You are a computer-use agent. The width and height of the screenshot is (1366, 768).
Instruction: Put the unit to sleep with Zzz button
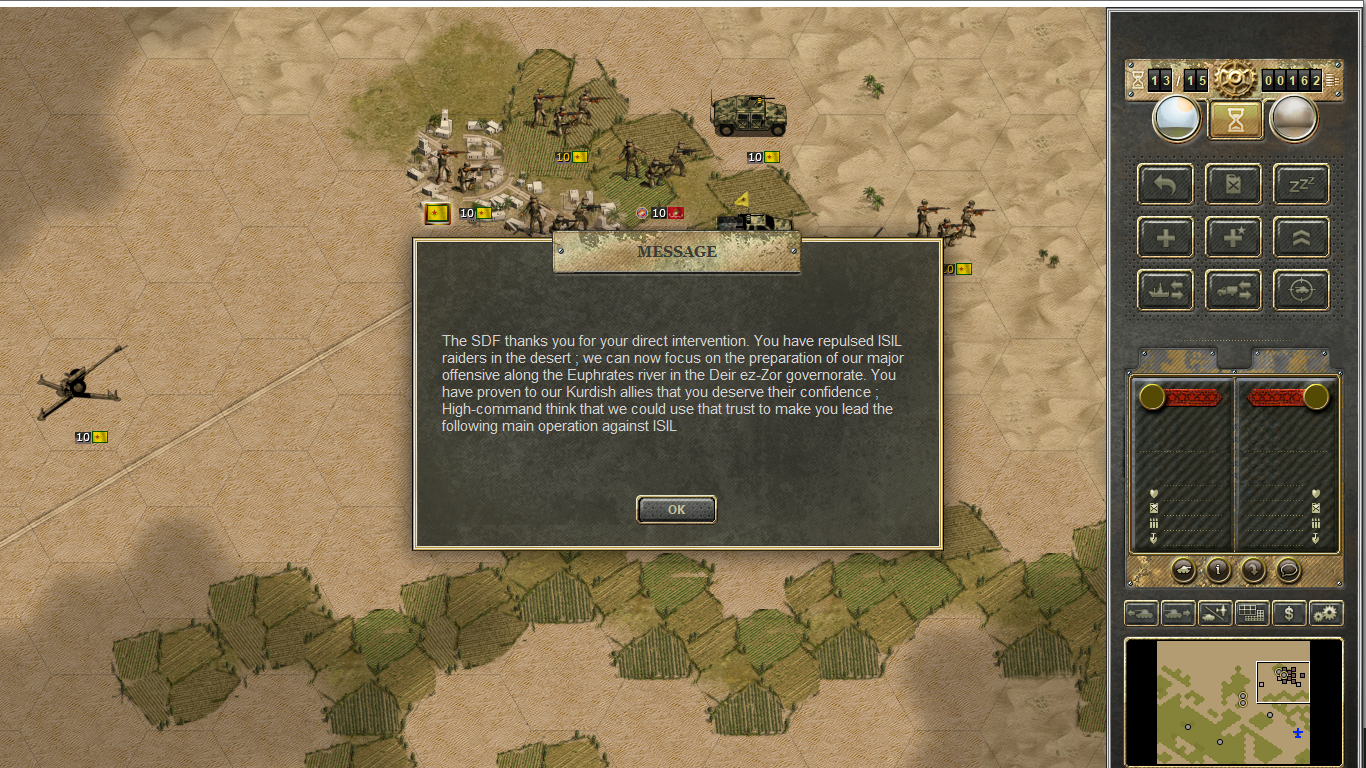pos(1301,185)
